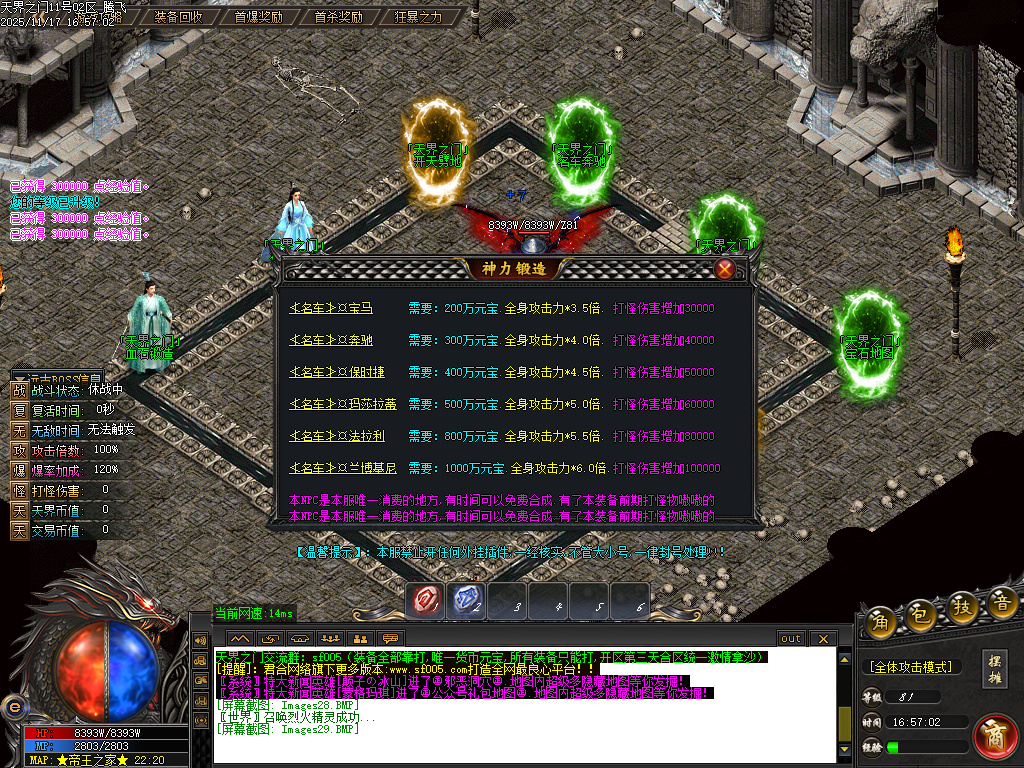Show the 首杀奖励 first-kill rewards
Image resolution: width=1024 pixels, height=768 pixels.
click(338, 17)
